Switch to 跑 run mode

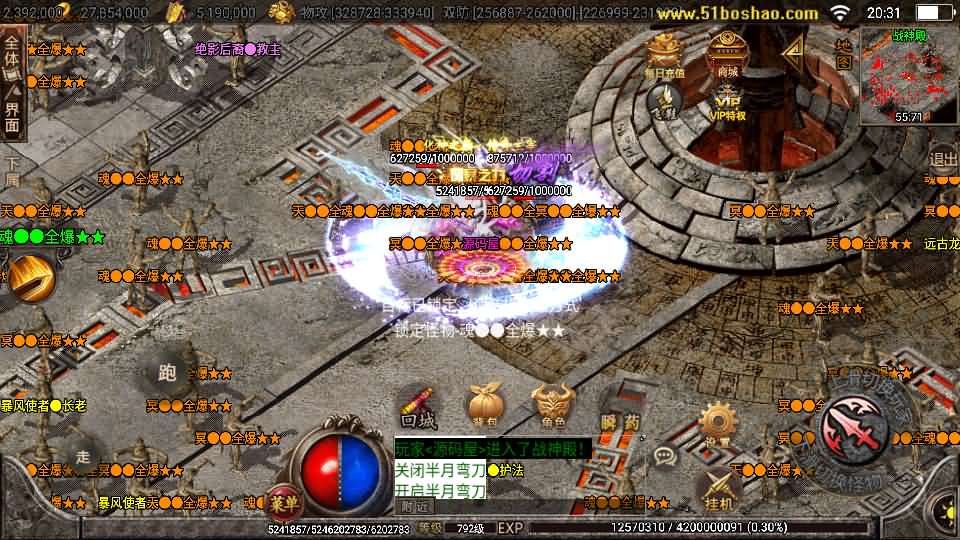pyautogui.click(x=167, y=374)
